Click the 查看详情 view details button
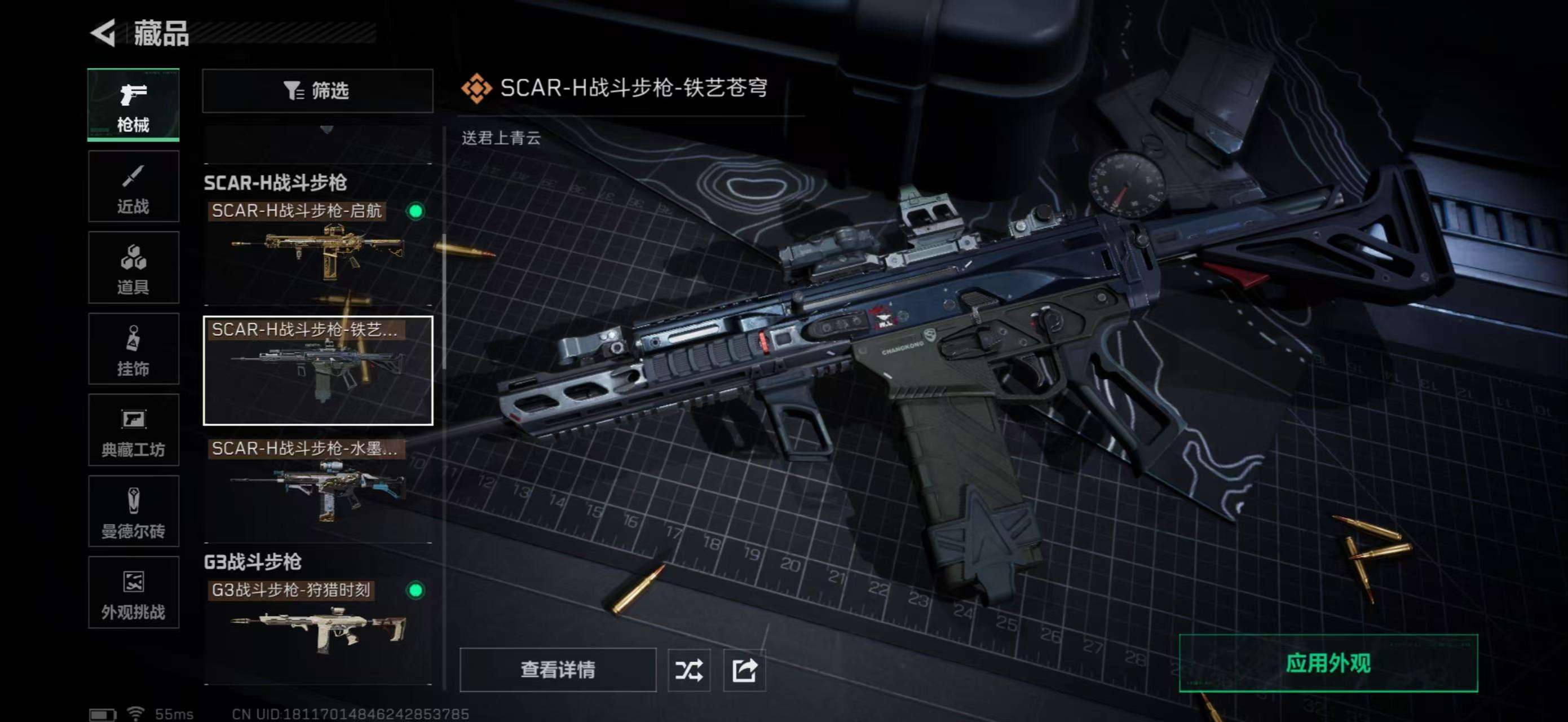Viewport: 1568px width, 722px height. [x=559, y=670]
